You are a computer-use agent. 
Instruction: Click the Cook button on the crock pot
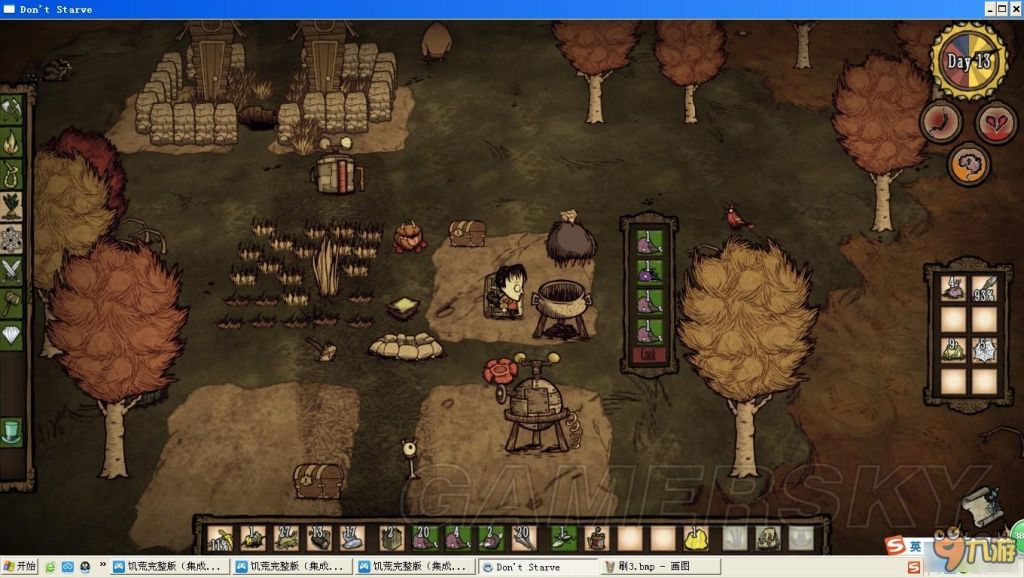[x=648, y=353]
